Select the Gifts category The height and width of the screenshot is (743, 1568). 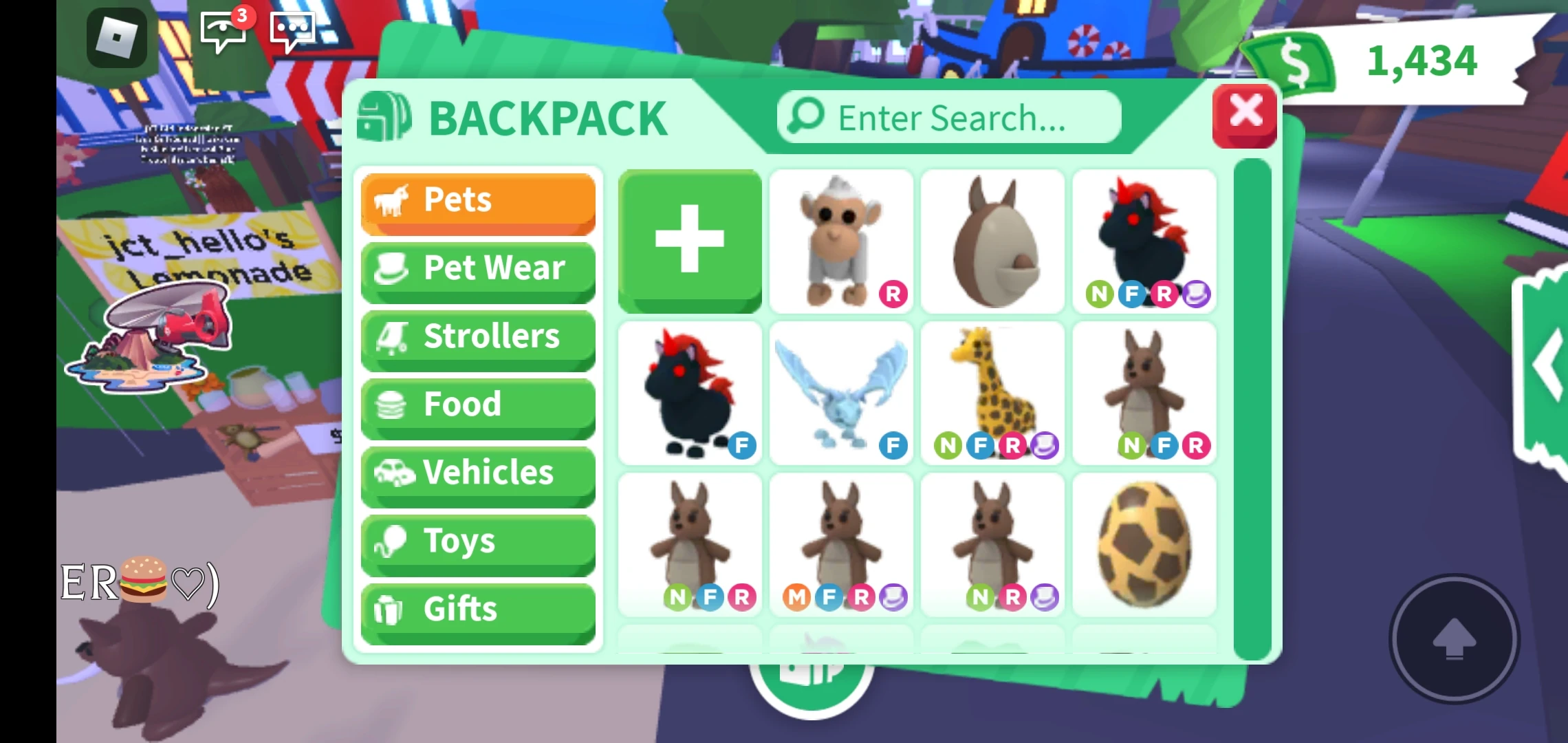478,609
